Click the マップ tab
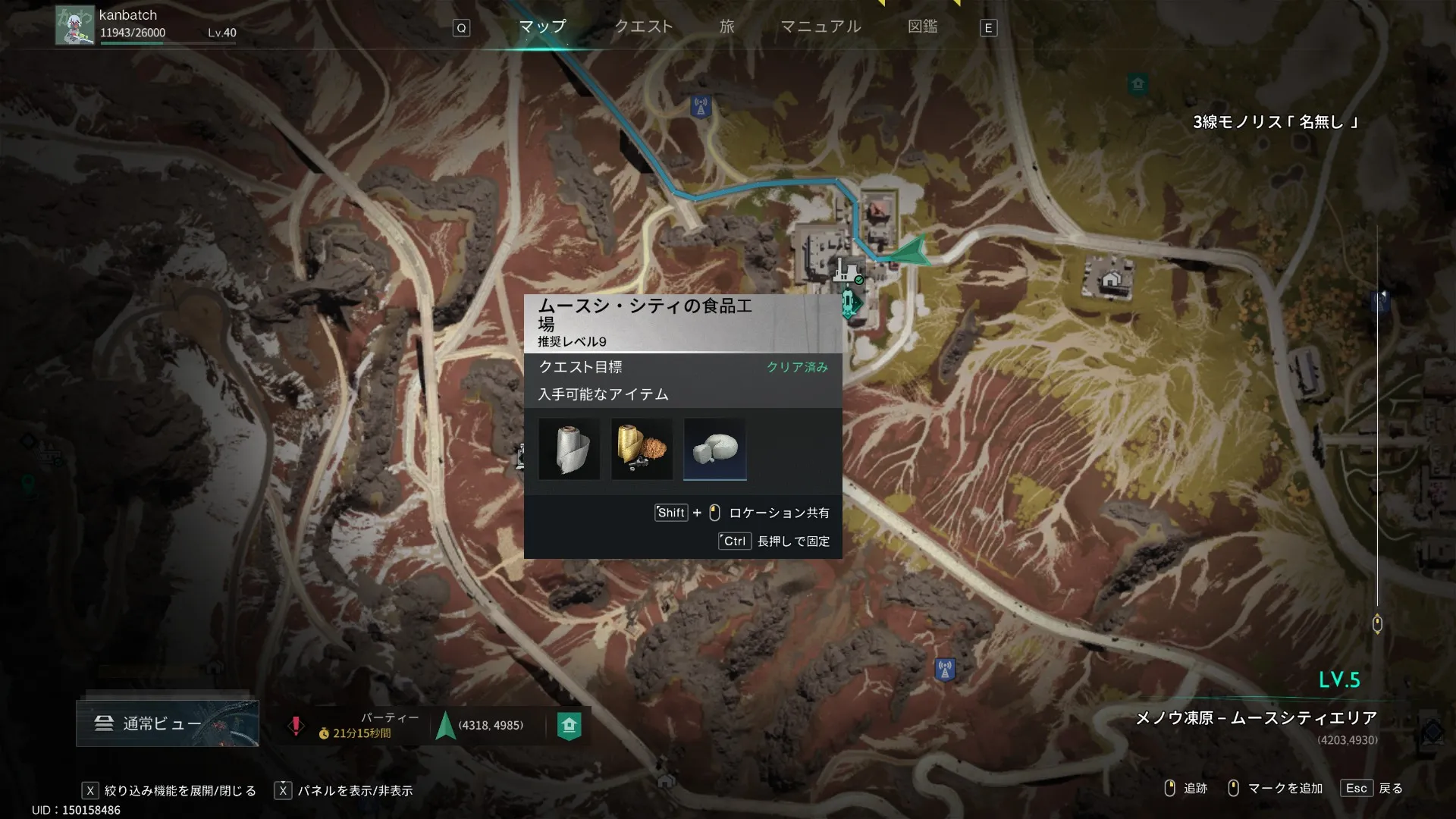1456x819 pixels. [542, 27]
